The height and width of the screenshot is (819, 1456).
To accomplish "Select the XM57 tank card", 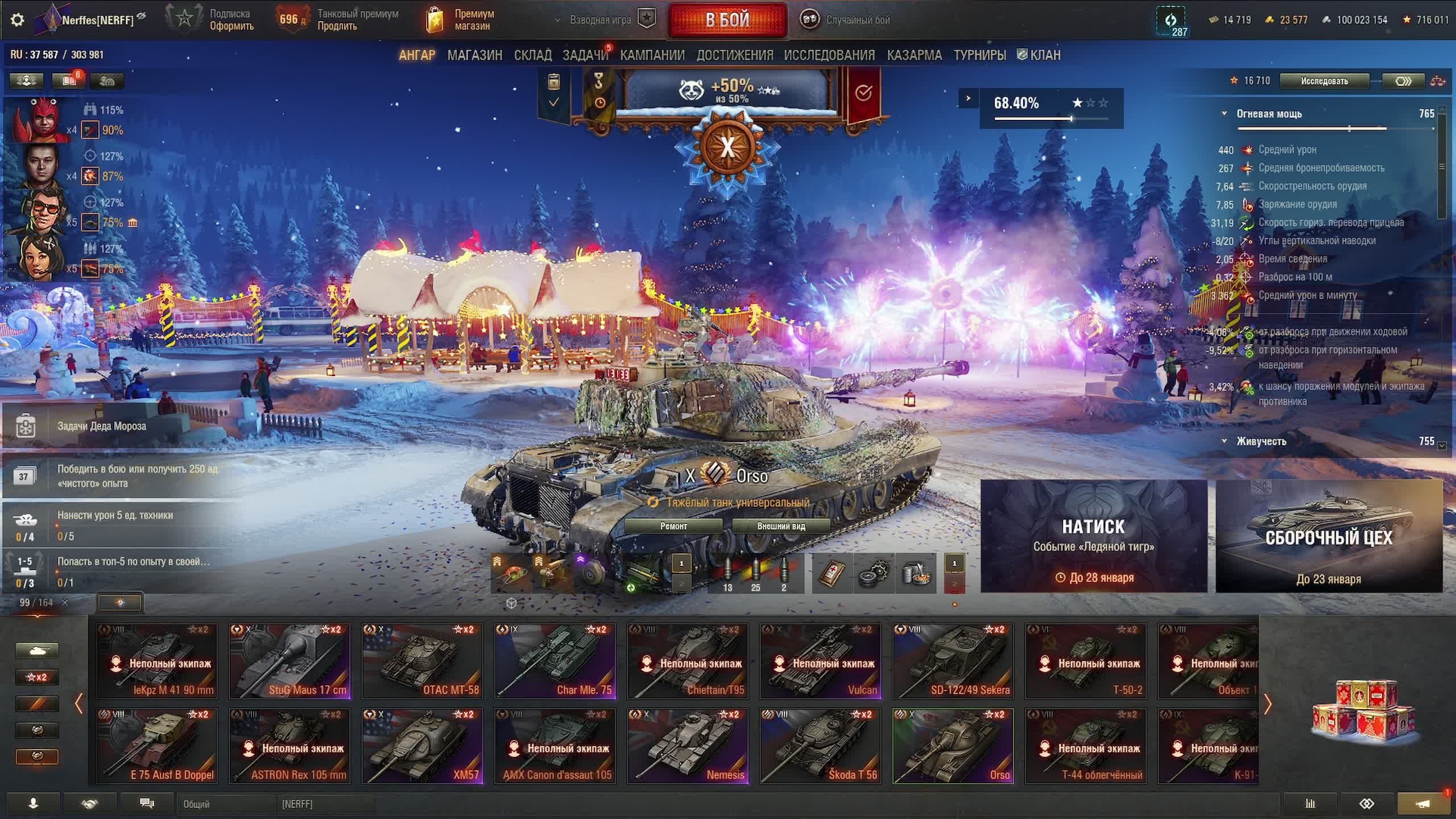I will (x=422, y=746).
